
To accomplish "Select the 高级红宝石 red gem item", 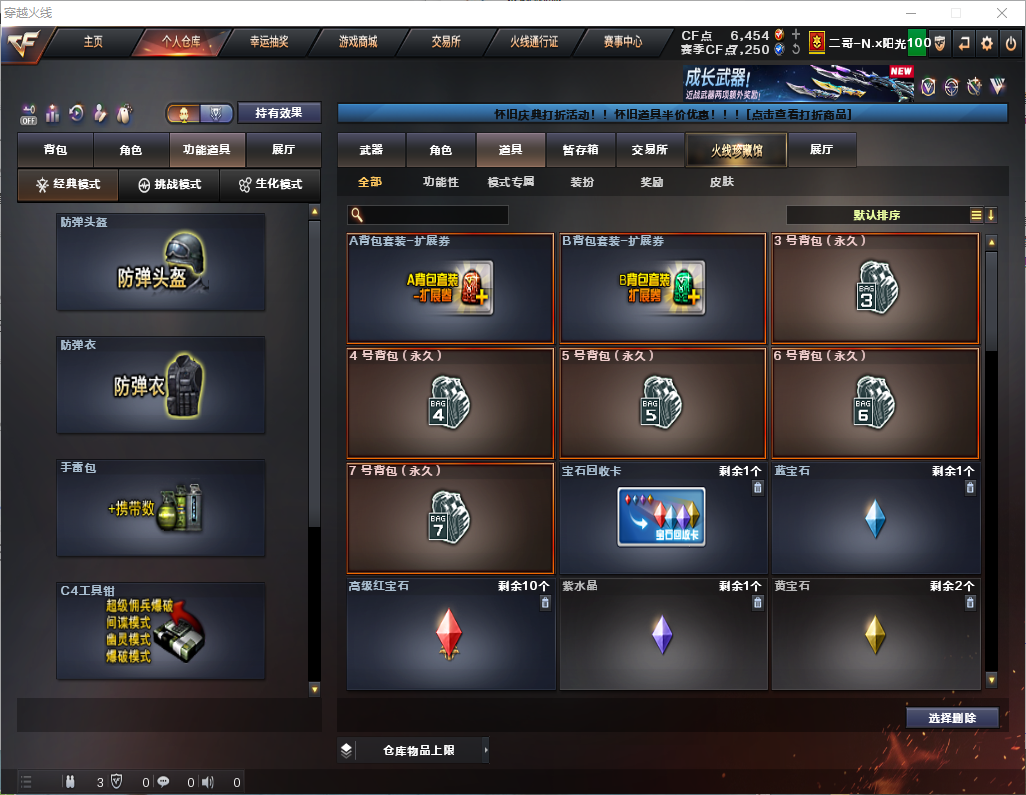I will coord(451,634).
